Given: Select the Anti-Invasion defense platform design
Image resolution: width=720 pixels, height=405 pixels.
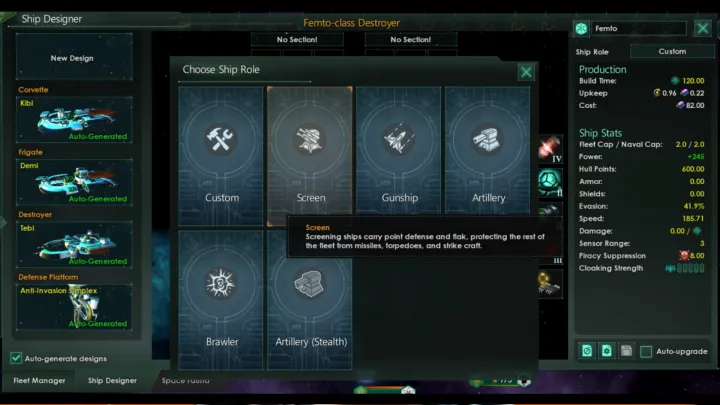Looking at the screenshot, I should coord(74,307).
